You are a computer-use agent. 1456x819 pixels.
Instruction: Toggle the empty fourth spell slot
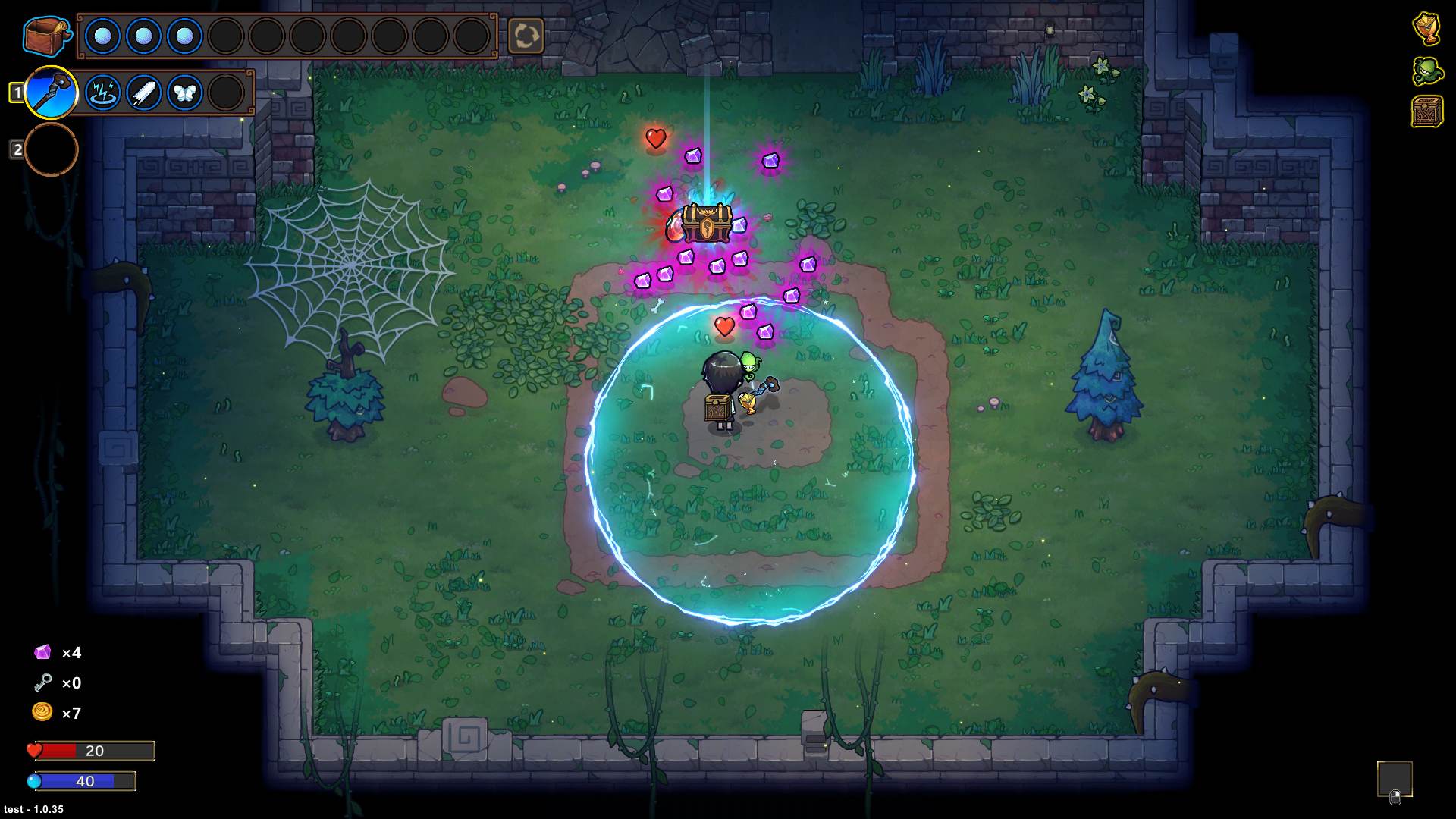[x=224, y=92]
